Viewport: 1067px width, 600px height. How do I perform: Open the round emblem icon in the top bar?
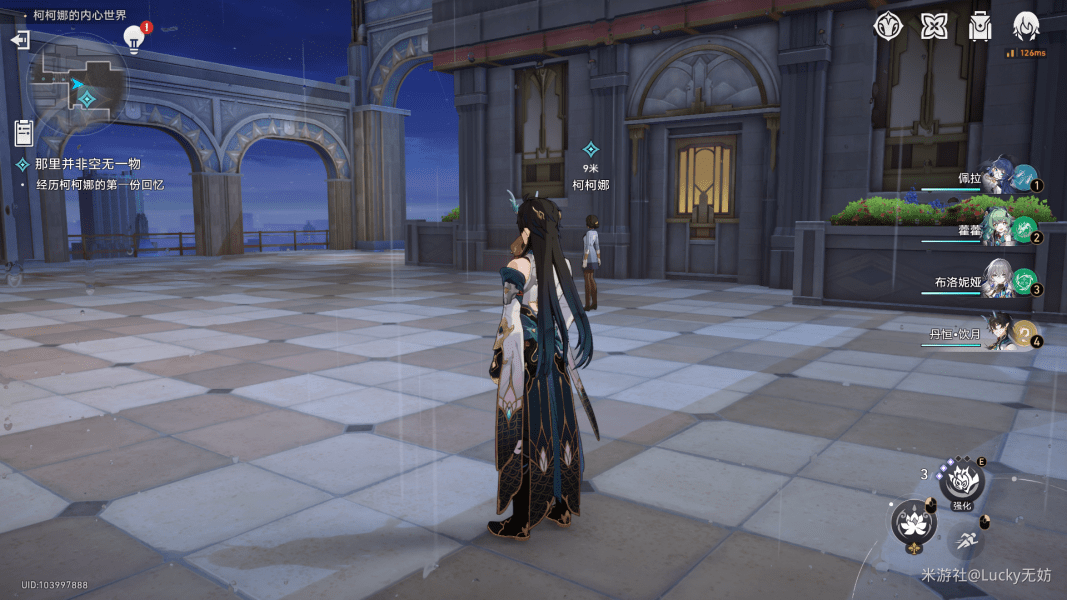click(888, 26)
